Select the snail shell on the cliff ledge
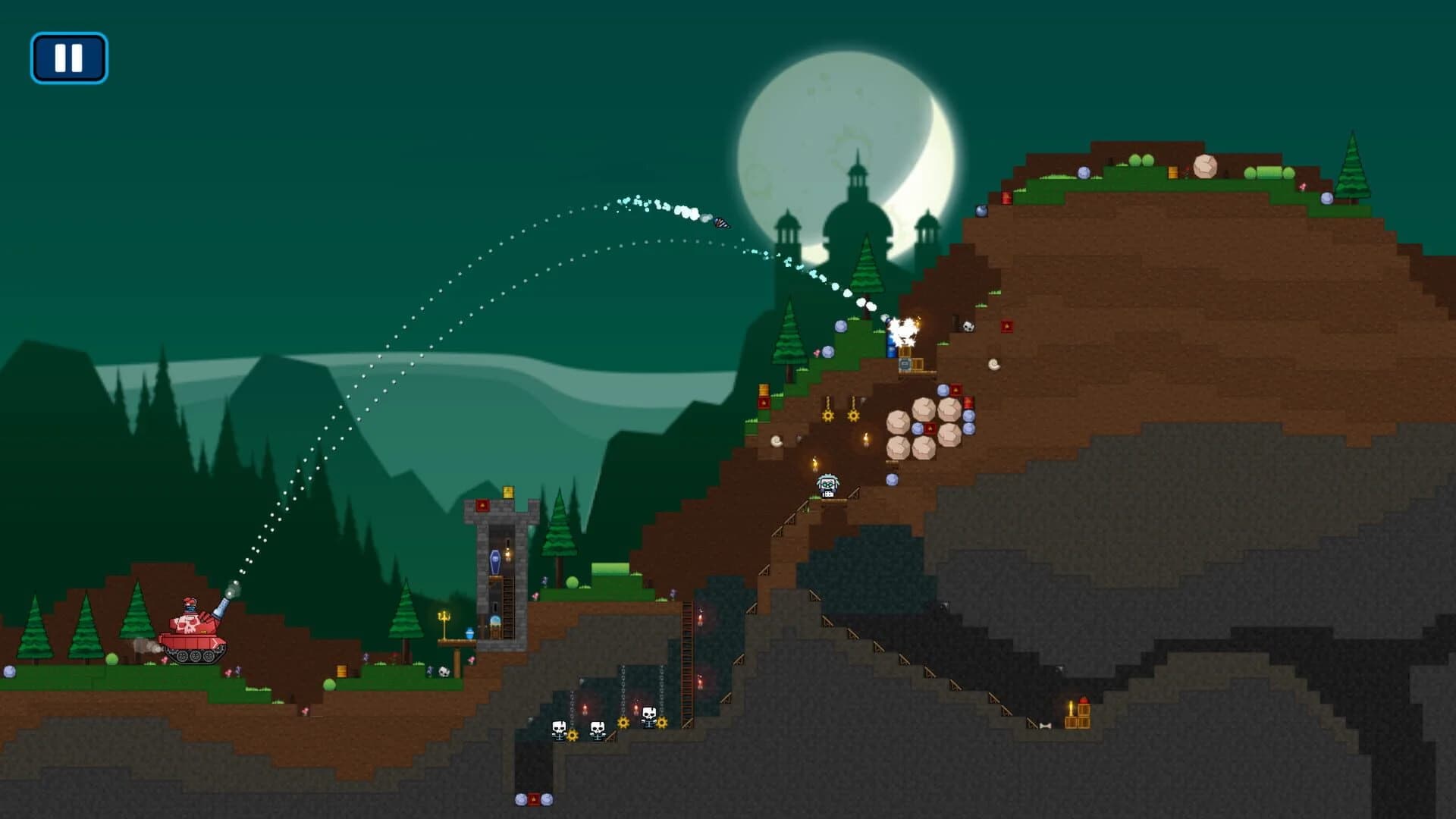Viewport: 1456px width, 819px height. point(993,365)
